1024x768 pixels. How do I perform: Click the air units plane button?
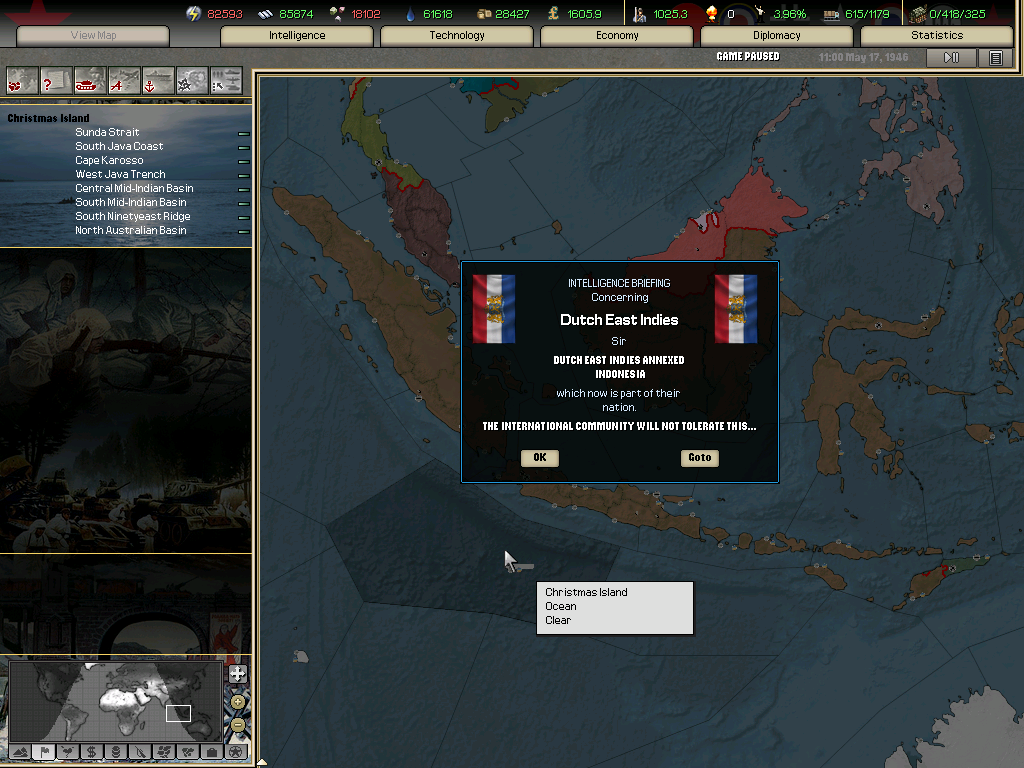[x=124, y=79]
